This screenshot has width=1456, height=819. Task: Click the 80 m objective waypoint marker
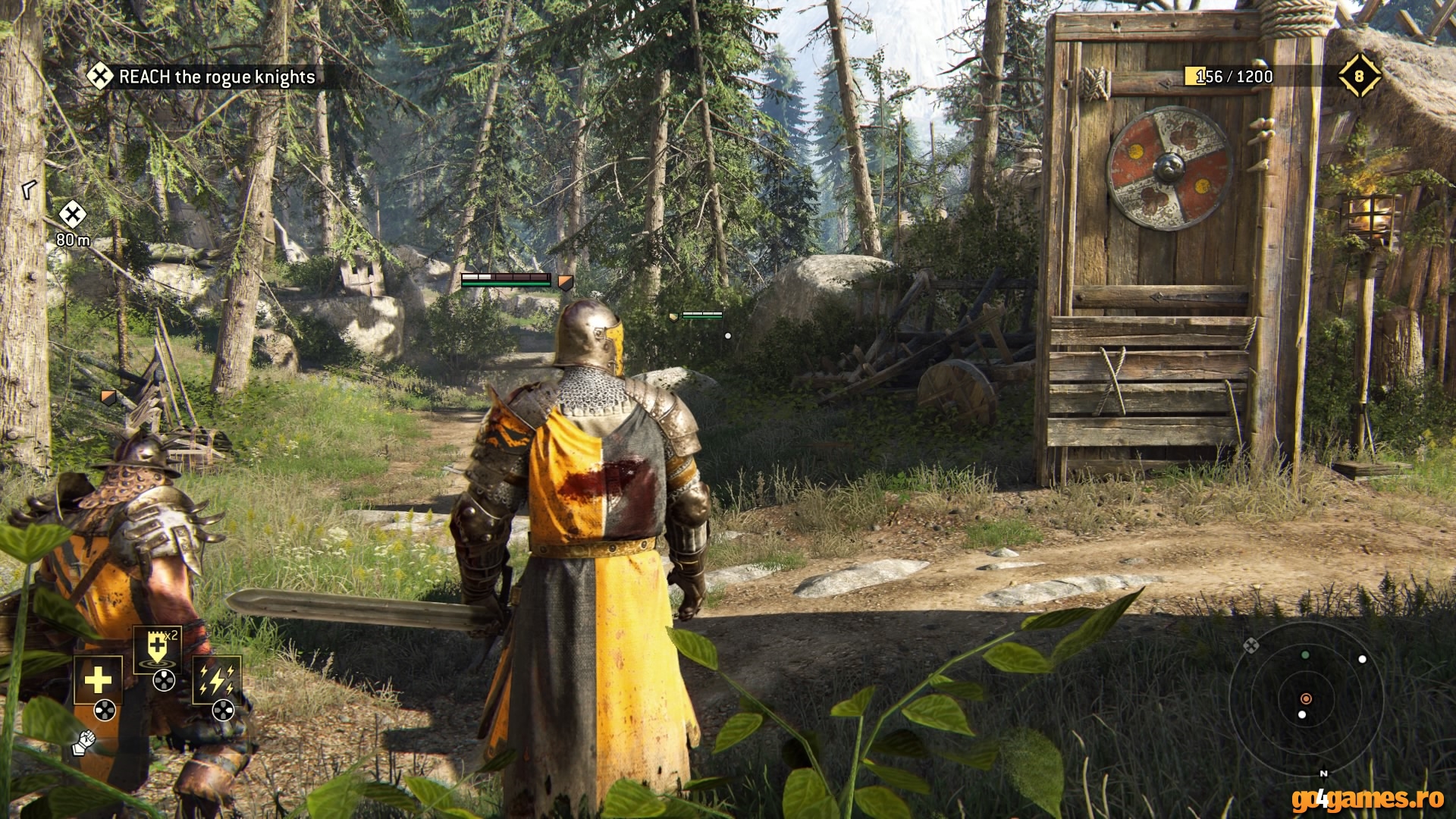pyautogui.click(x=73, y=215)
